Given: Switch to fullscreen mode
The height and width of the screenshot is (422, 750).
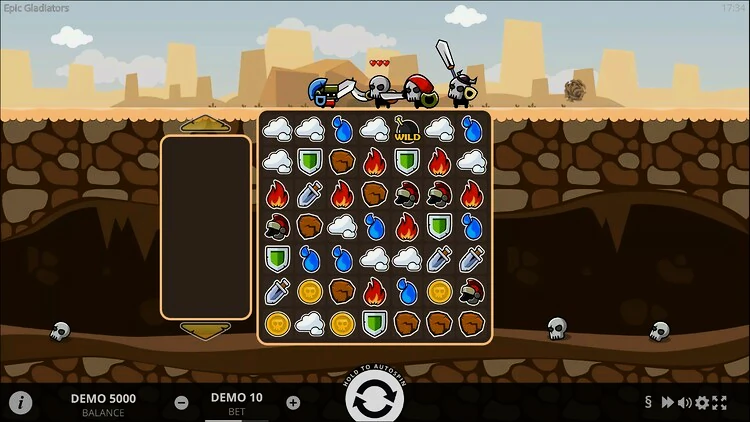Looking at the screenshot, I should 719,403.
